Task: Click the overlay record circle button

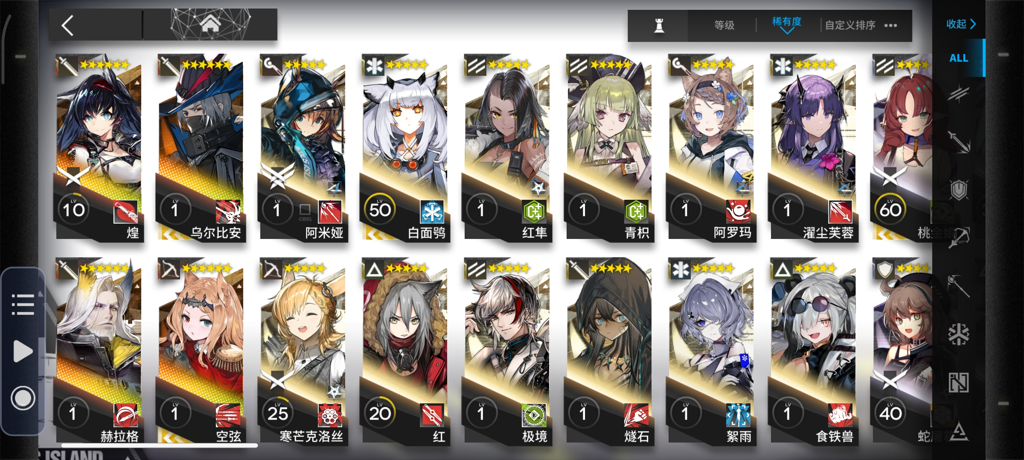Action: 22,397
